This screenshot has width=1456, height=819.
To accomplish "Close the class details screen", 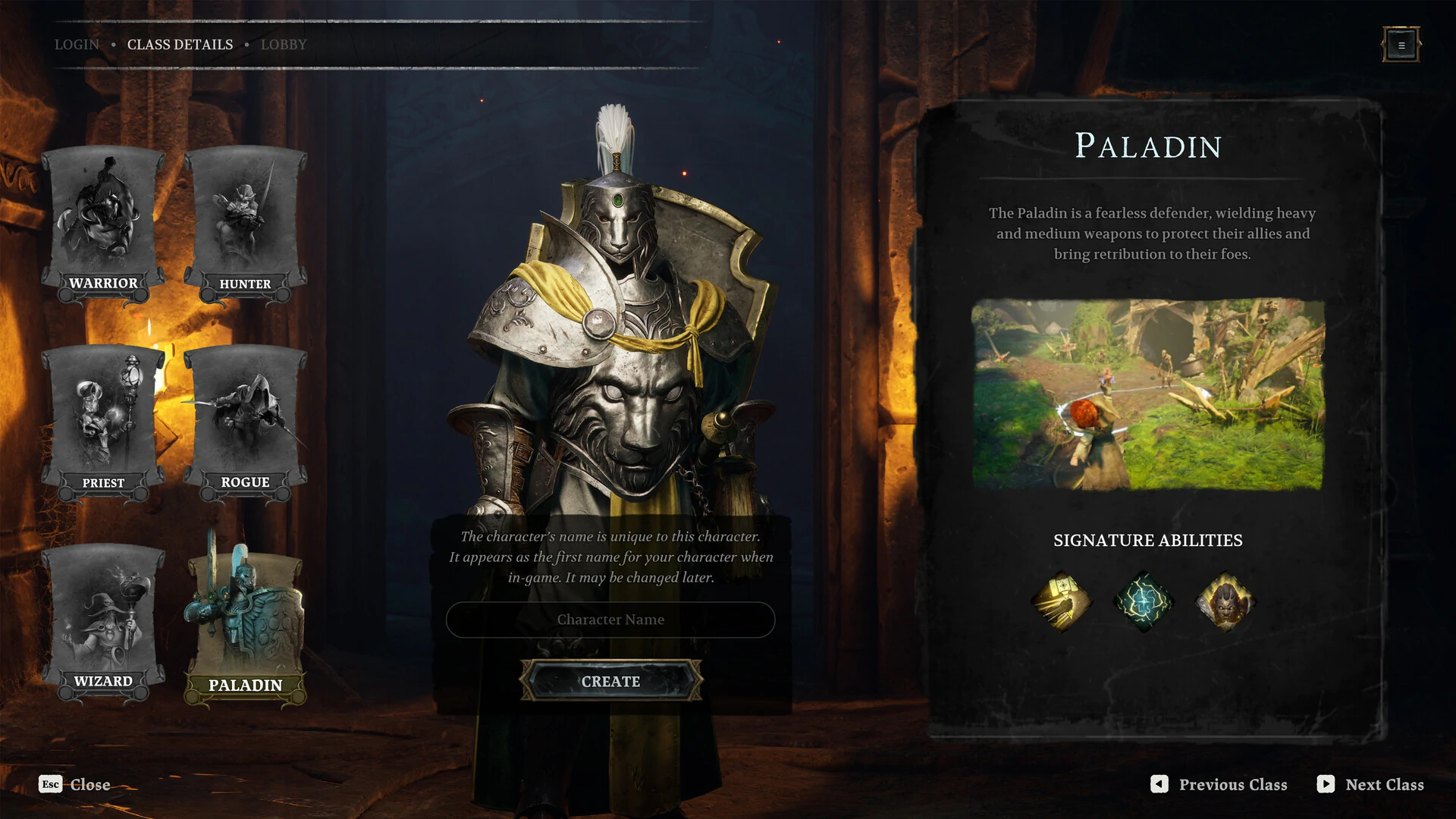I will [75, 785].
